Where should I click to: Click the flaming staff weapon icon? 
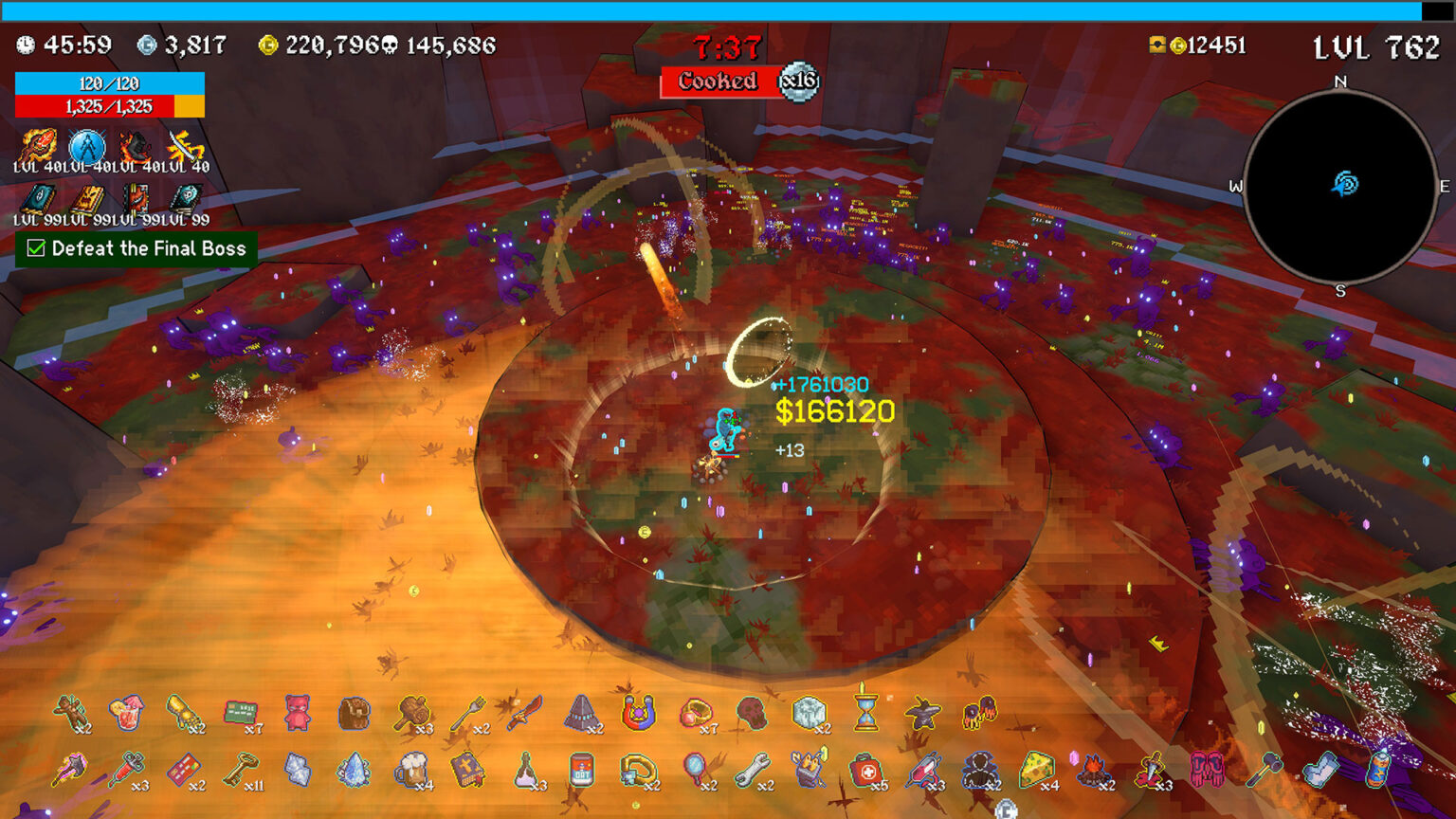(x=38, y=148)
